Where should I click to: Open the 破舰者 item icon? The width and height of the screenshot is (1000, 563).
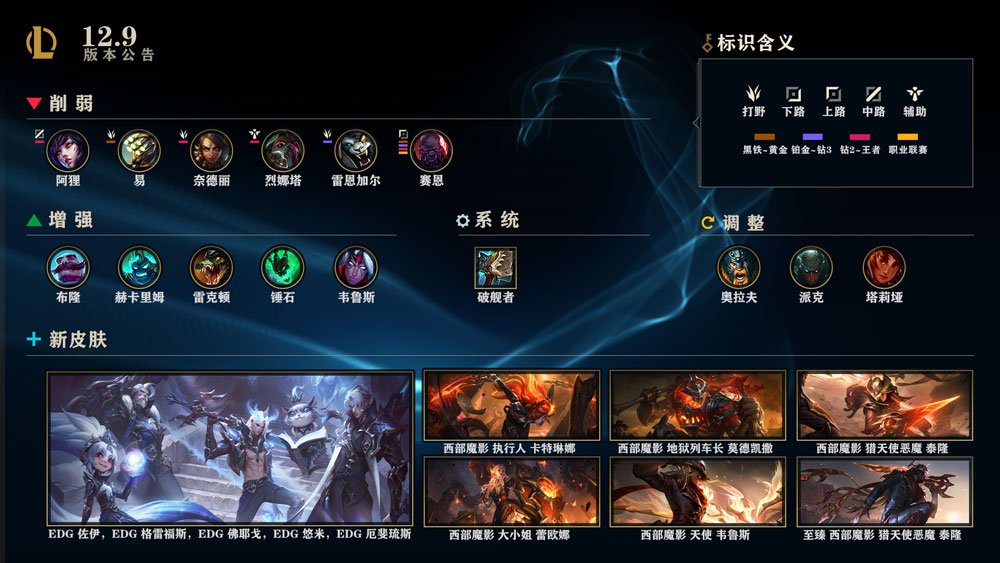click(495, 267)
